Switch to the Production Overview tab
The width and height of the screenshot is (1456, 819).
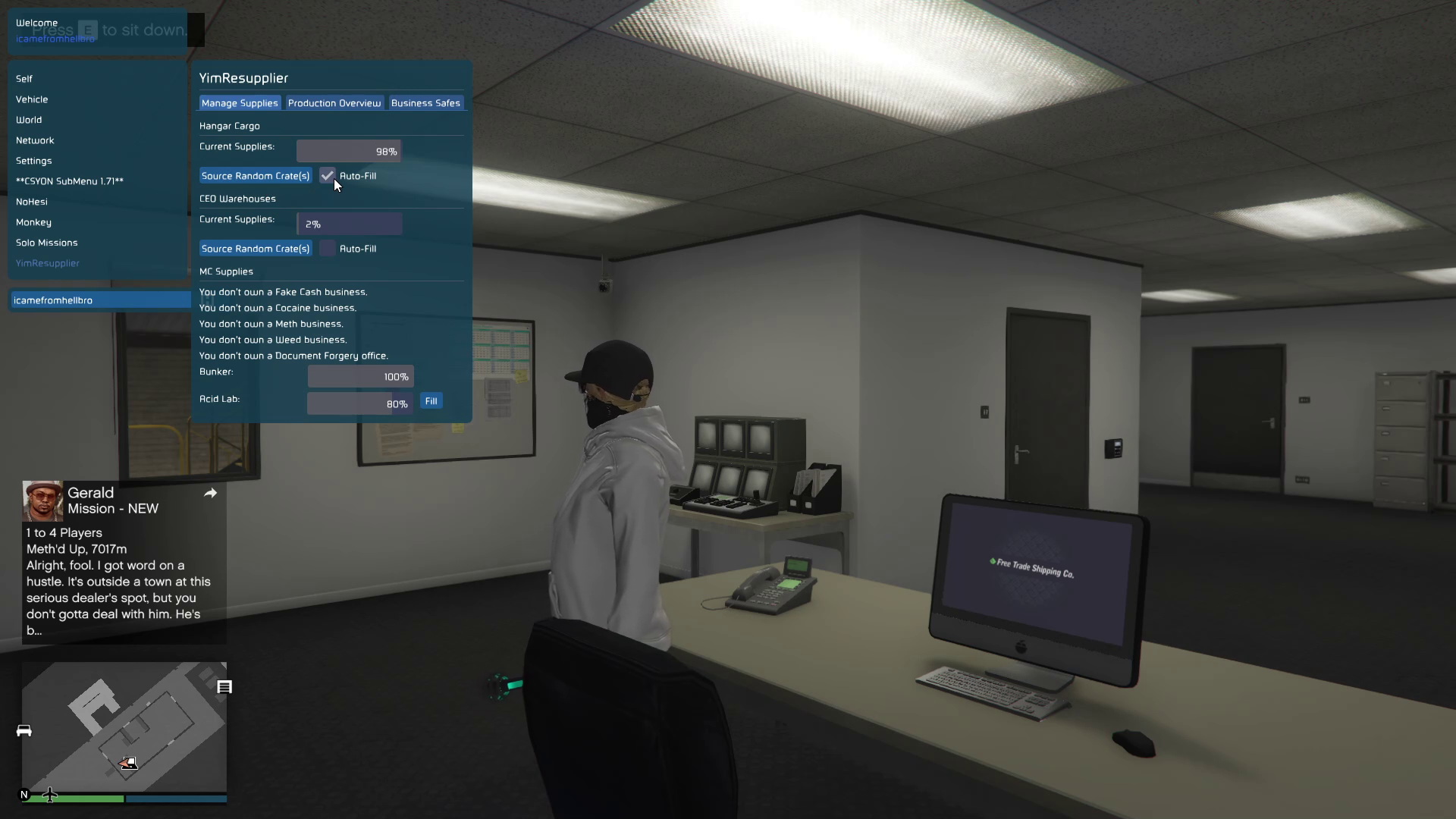pyautogui.click(x=334, y=103)
